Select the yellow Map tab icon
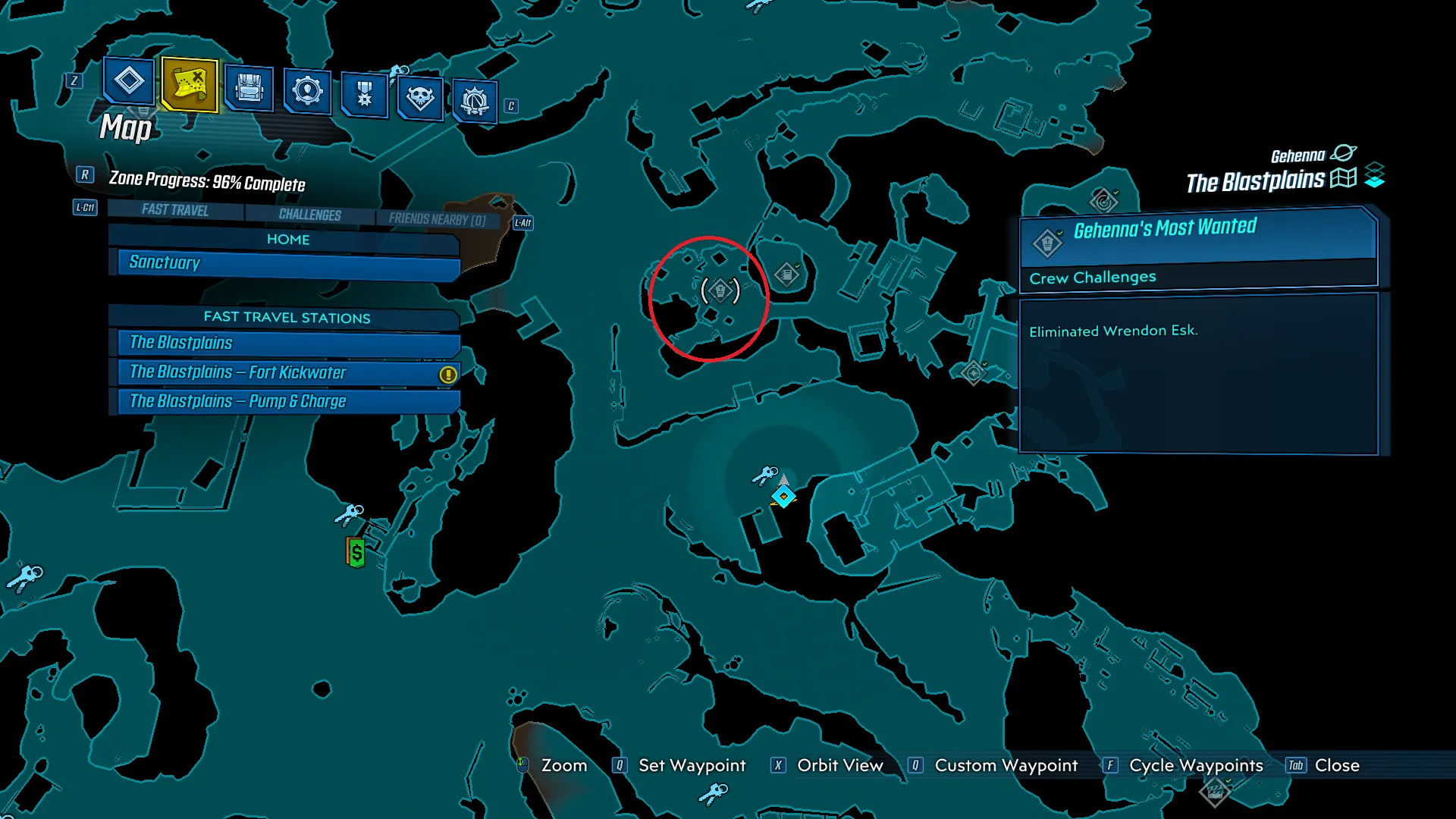 [x=190, y=85]
